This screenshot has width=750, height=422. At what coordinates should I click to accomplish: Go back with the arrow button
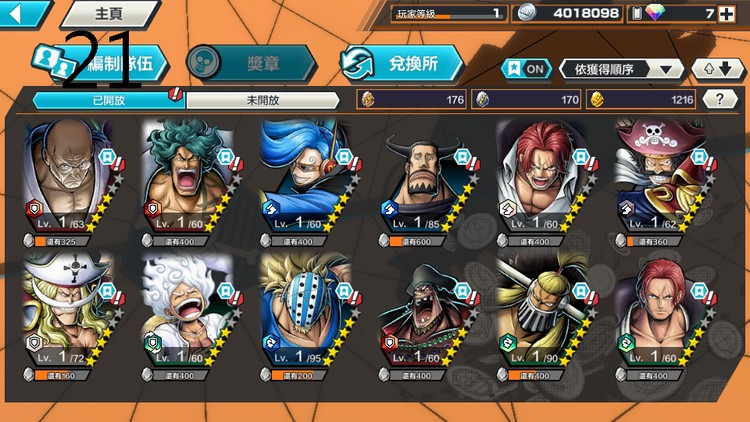22,13
